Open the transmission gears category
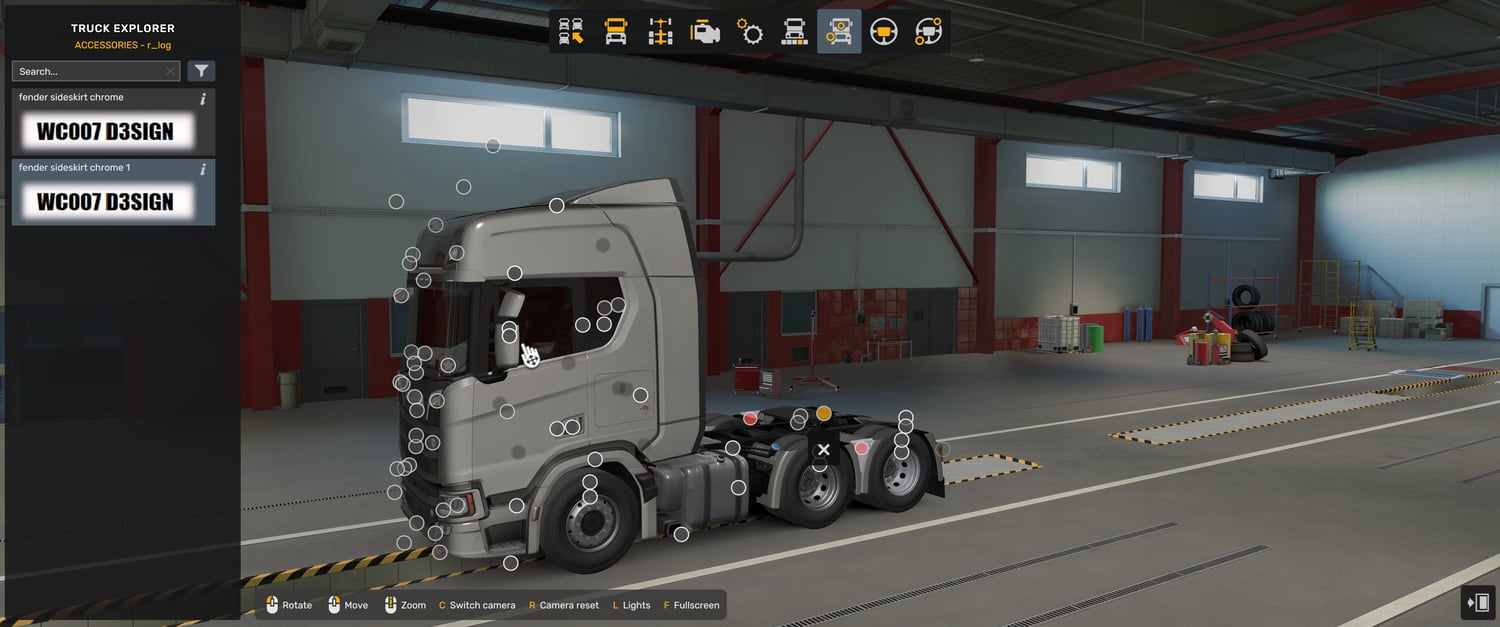Image resolution: width=1500 pixels, height=627 pixels. click(x=750, y=32)
